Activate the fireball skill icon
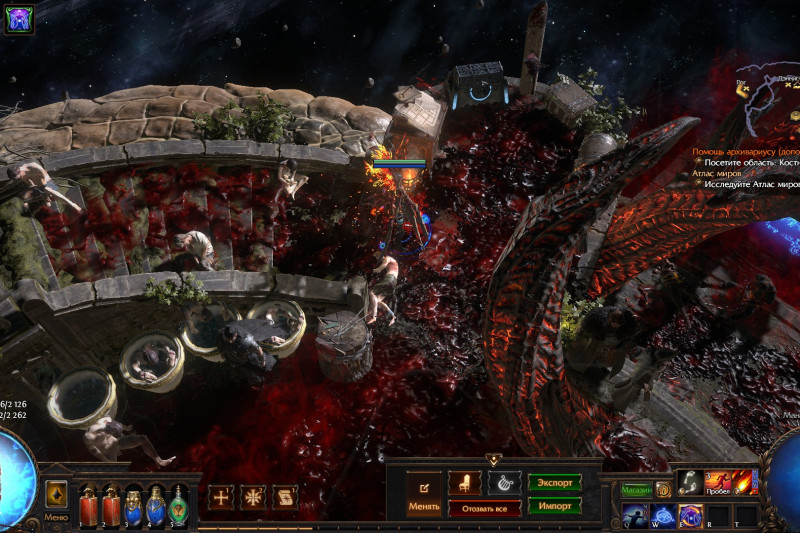Viewport: 800px width, 533px height. tap(745, 482)
